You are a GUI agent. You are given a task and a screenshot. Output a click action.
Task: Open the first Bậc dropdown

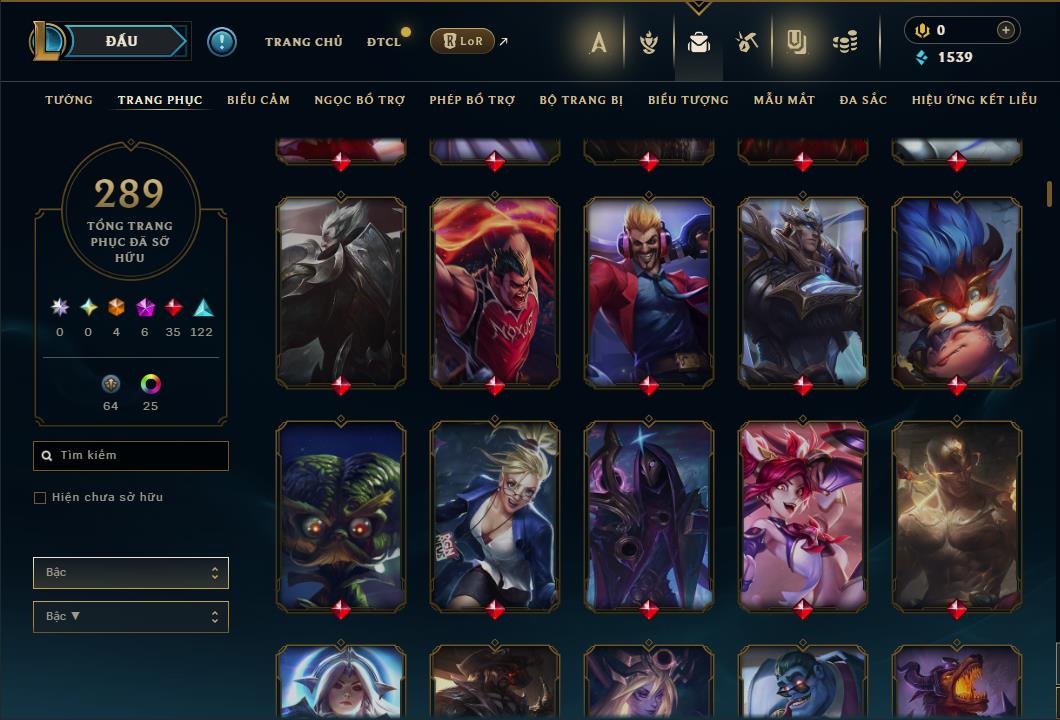[131, 573]
